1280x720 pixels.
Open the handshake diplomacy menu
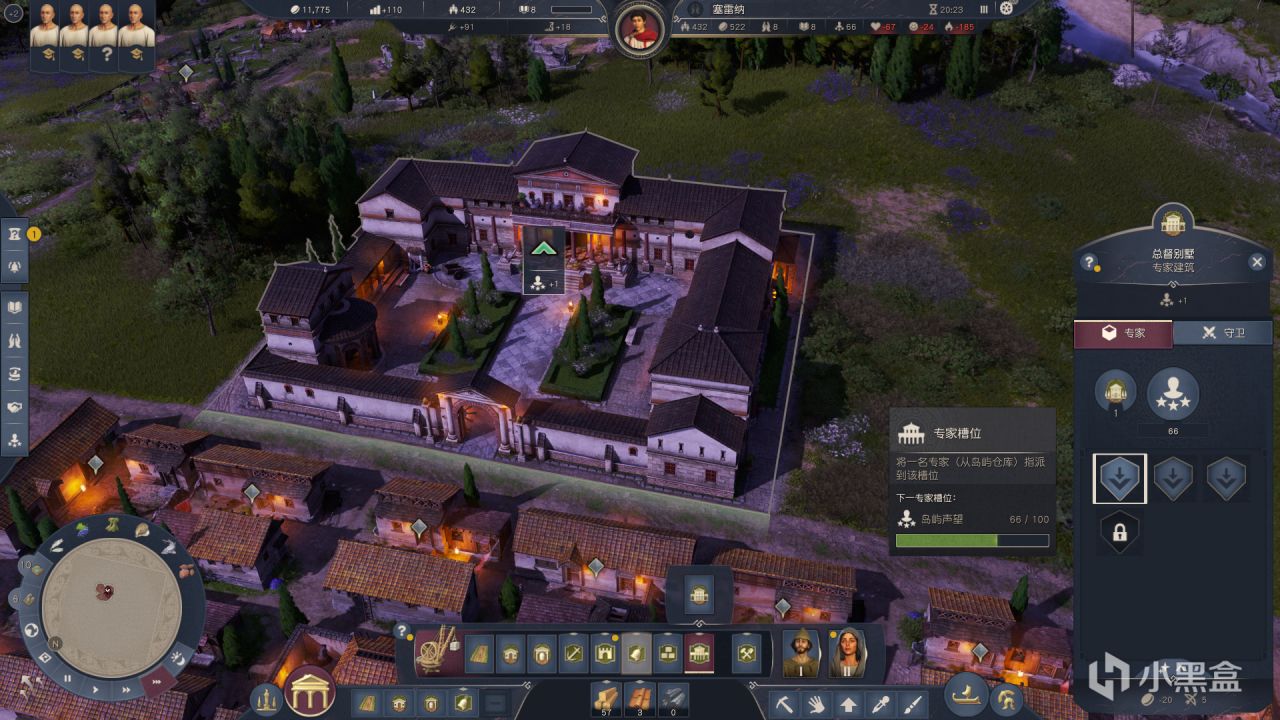(15, 408)
